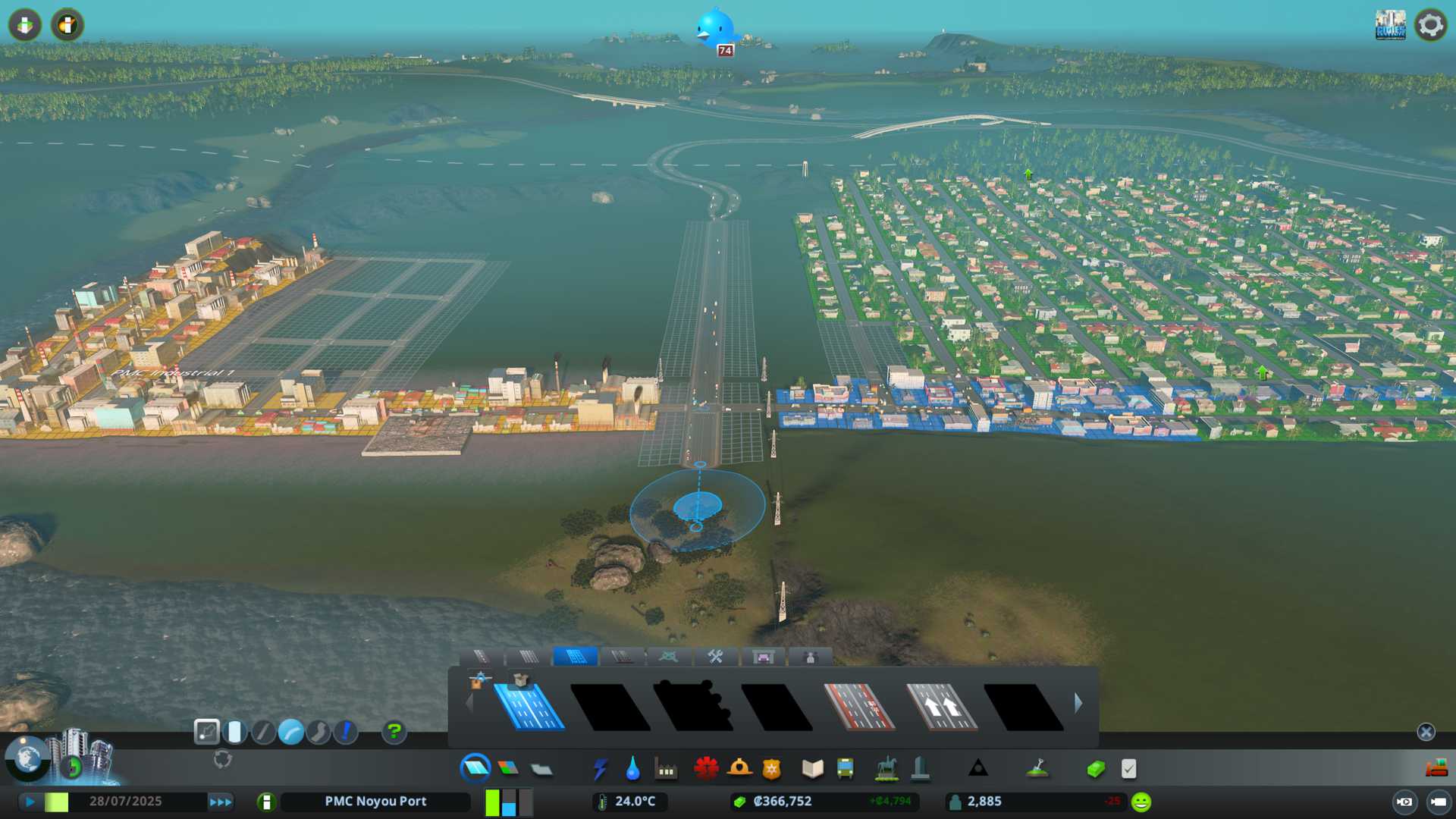
Task: Open the Public Transport bus menu
Action: (x=845, y=769)
